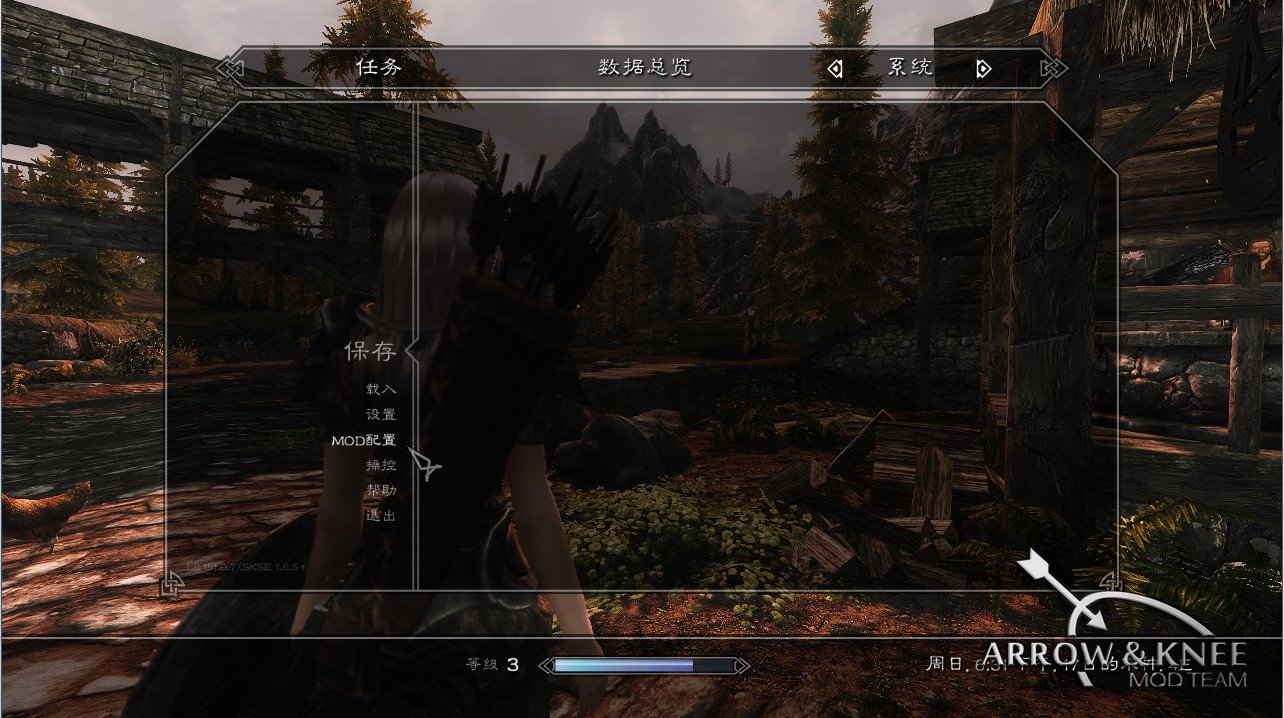The image size is (1284, 718).
Task: Open the 载入 load menu
Action: pyautogui.click(x=380, y=389)
